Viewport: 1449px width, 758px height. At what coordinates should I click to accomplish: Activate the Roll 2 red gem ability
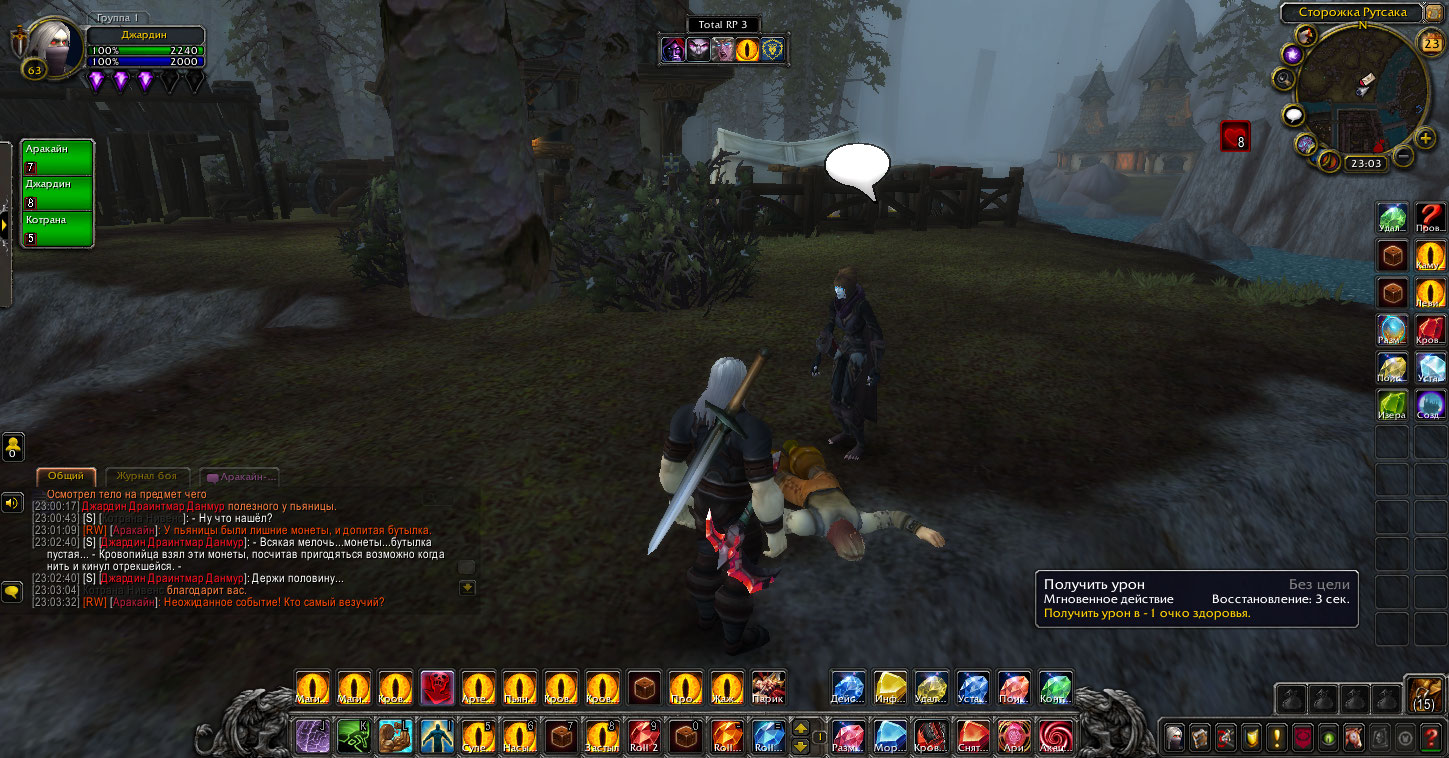644,737
